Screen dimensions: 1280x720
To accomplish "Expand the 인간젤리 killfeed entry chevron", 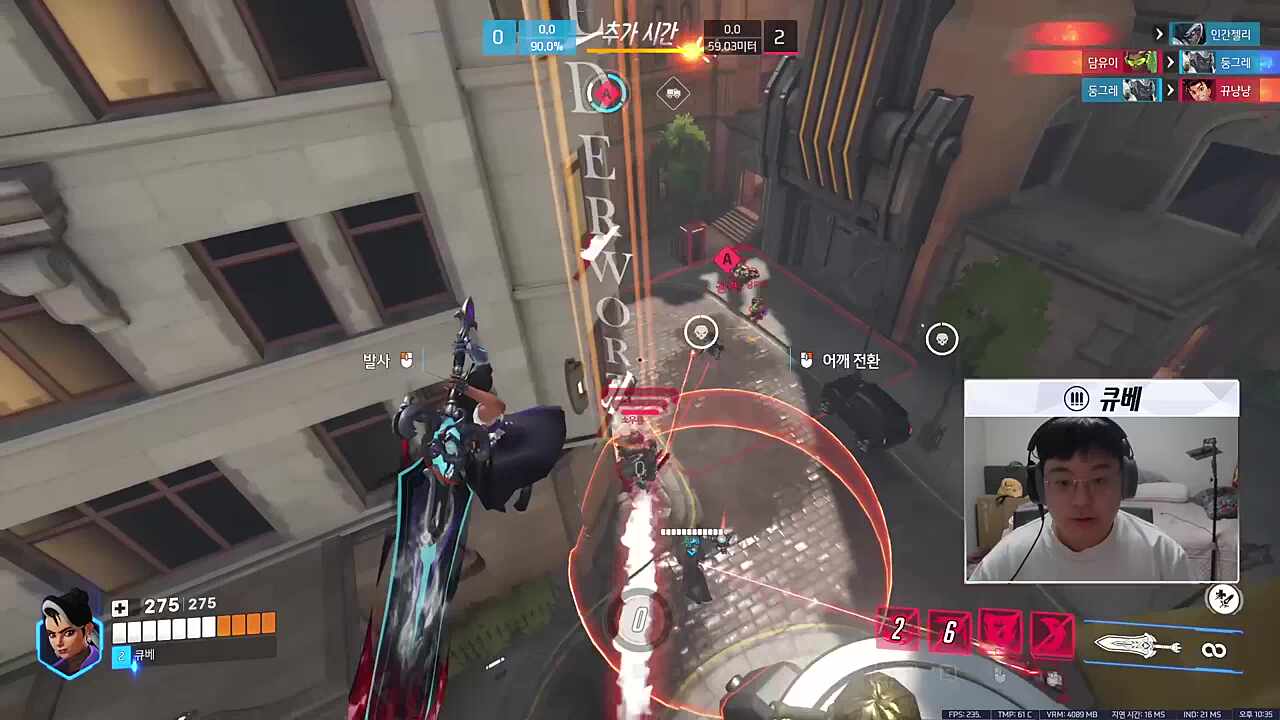I will point(1159,33).
